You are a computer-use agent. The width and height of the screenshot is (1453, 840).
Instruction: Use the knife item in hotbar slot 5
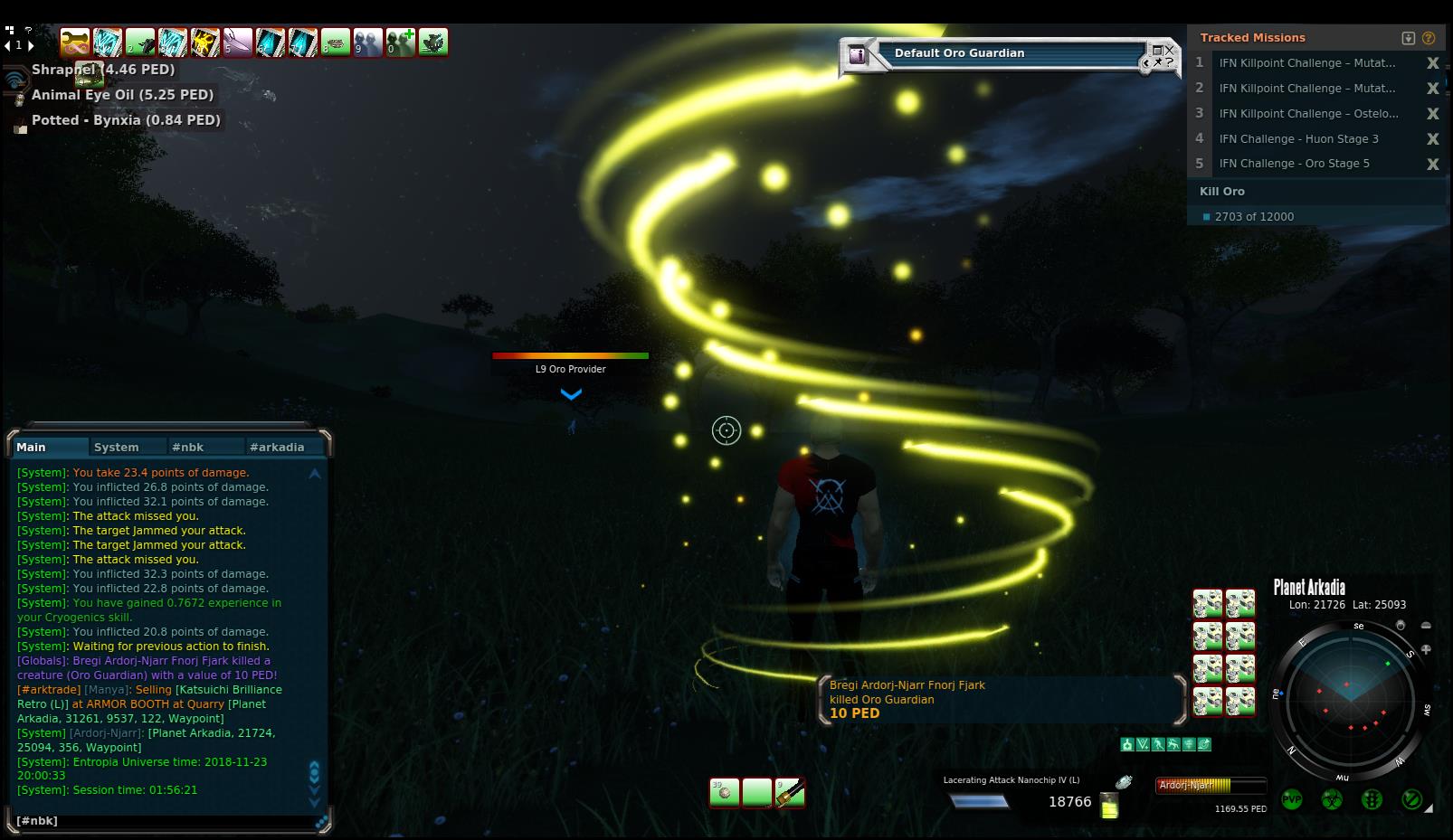click(x=238, y=42)
